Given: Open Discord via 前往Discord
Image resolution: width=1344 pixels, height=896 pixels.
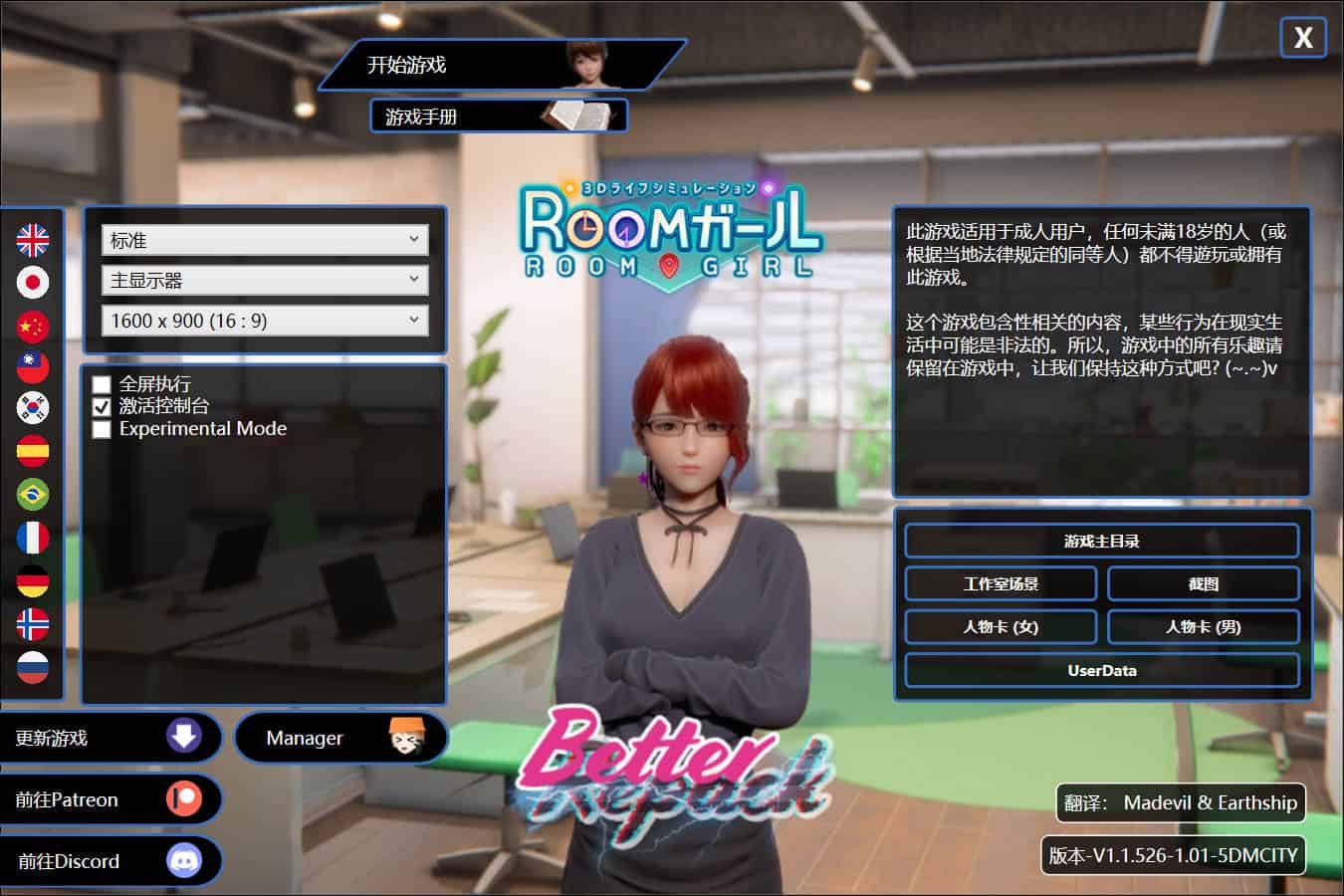Looking at the screenshot, I should (108, 861).
